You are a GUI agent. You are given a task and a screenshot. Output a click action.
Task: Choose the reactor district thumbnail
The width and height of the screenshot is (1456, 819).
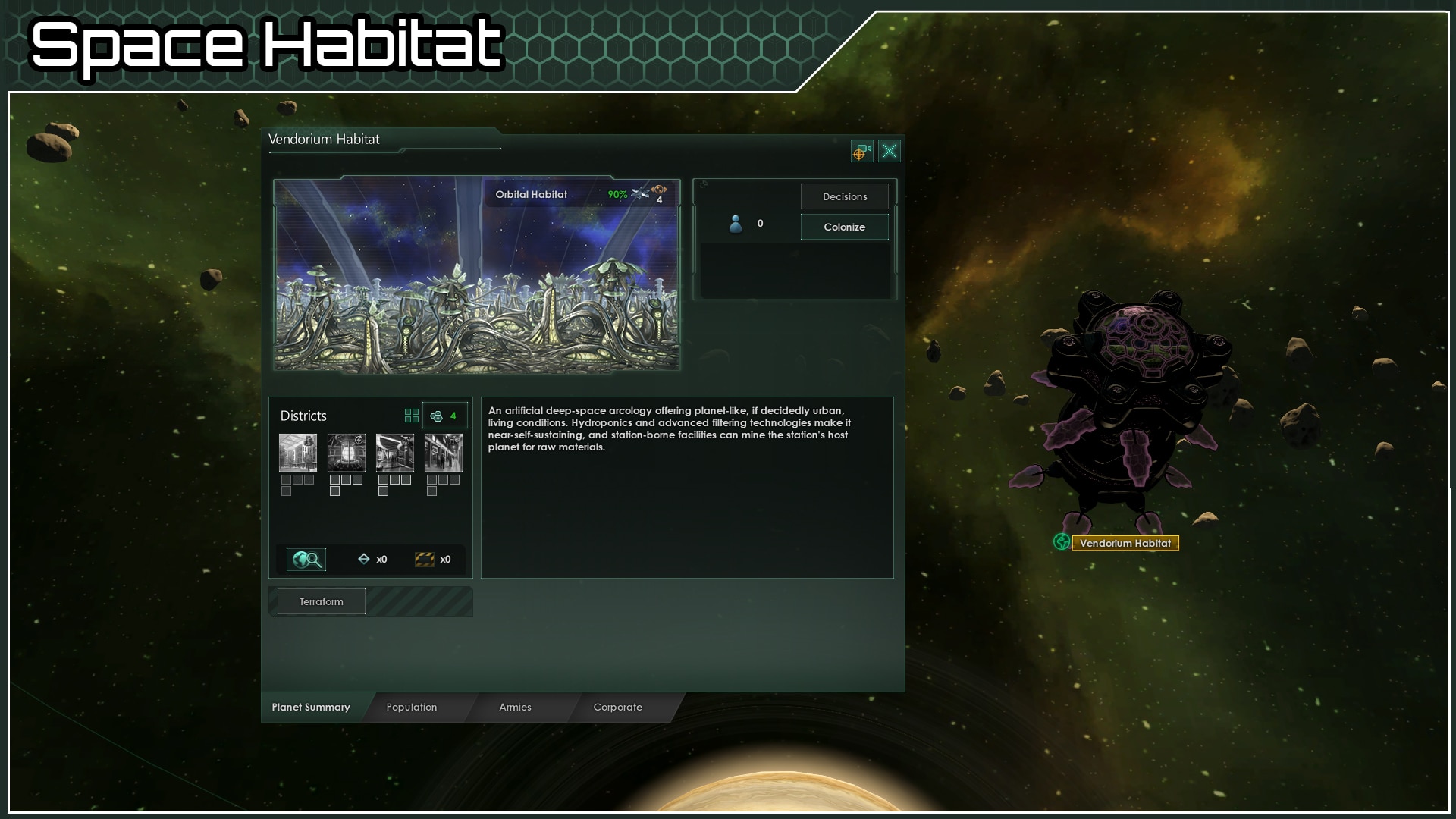pos(347,453)
